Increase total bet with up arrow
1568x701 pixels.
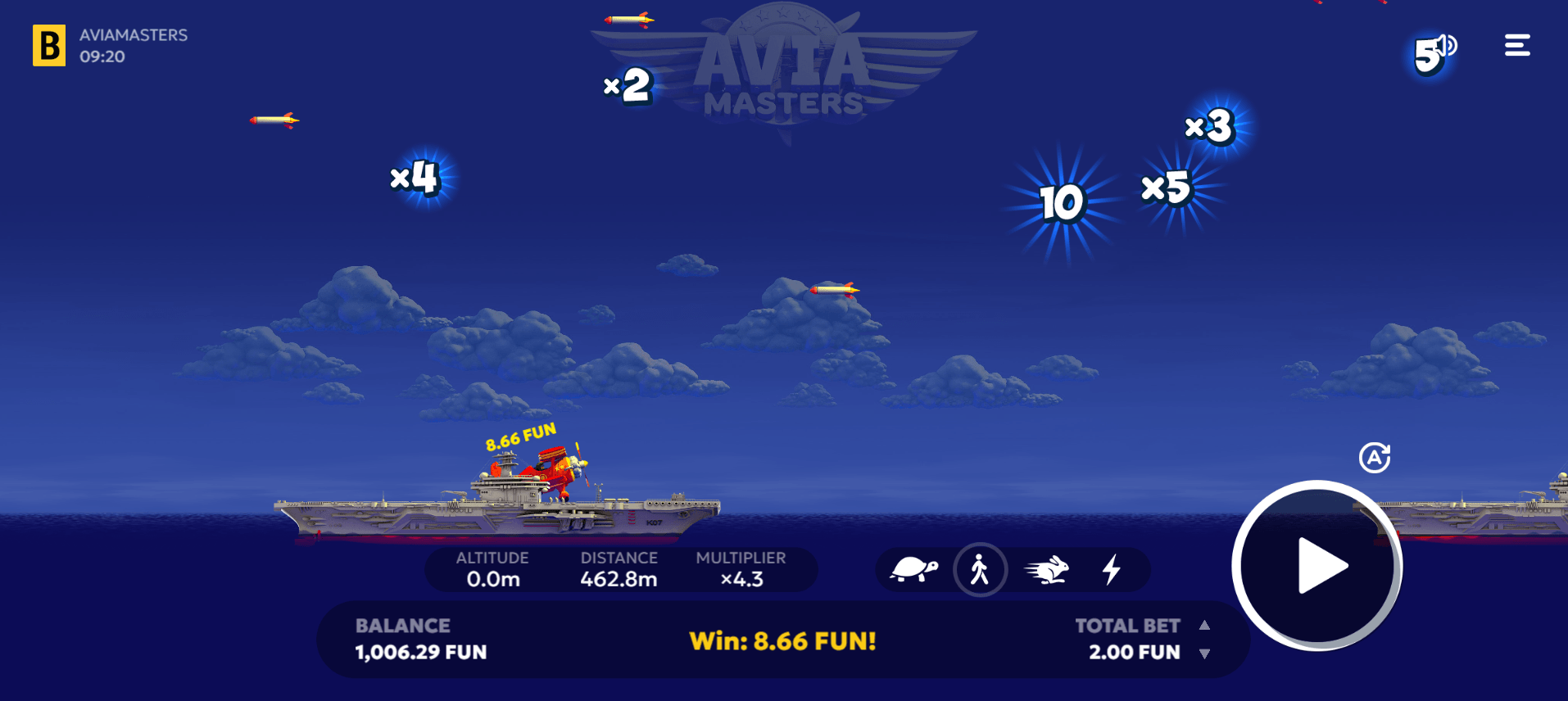(1204, 626)
